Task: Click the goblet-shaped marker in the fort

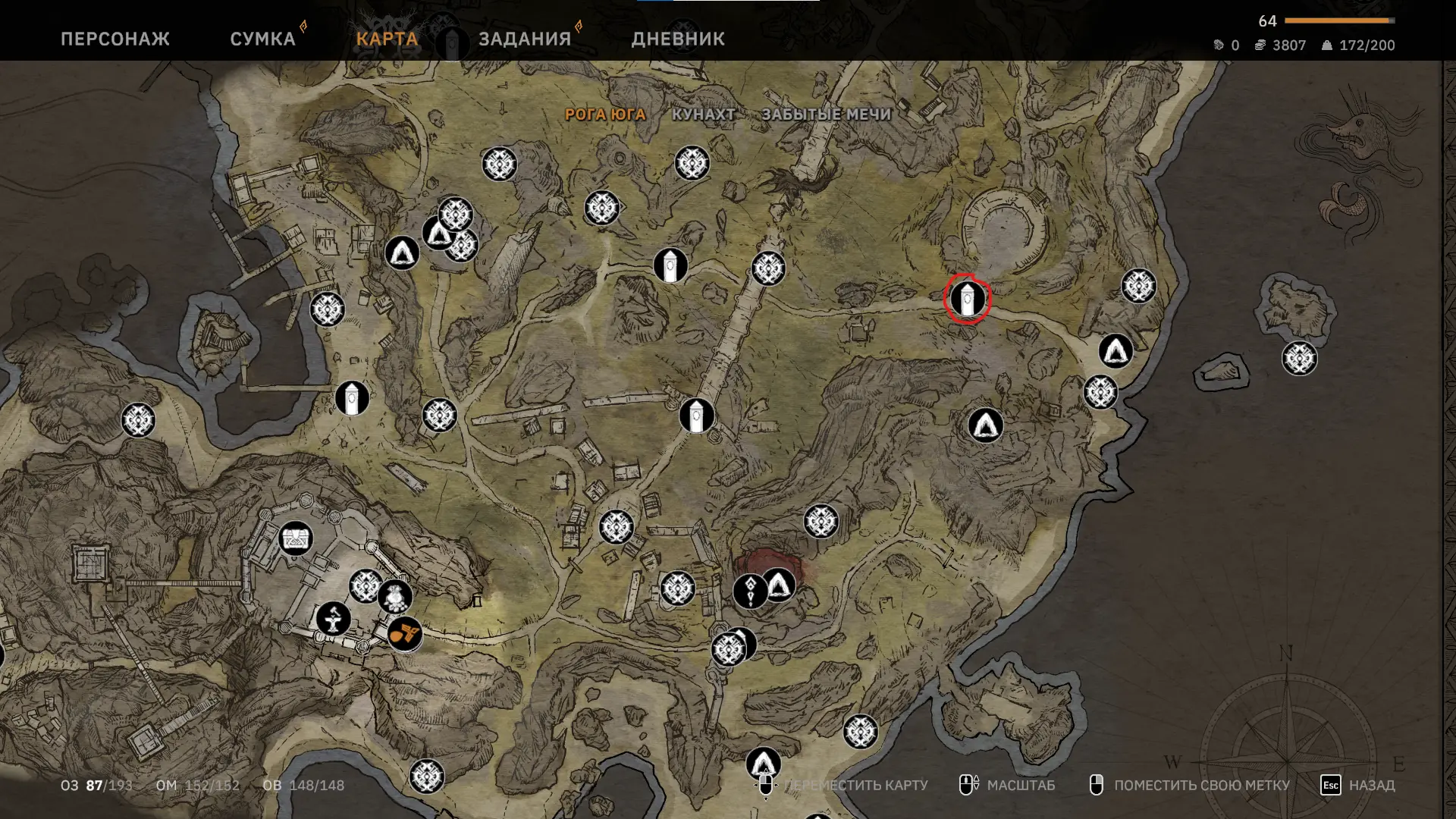Action: click(333, 619)
